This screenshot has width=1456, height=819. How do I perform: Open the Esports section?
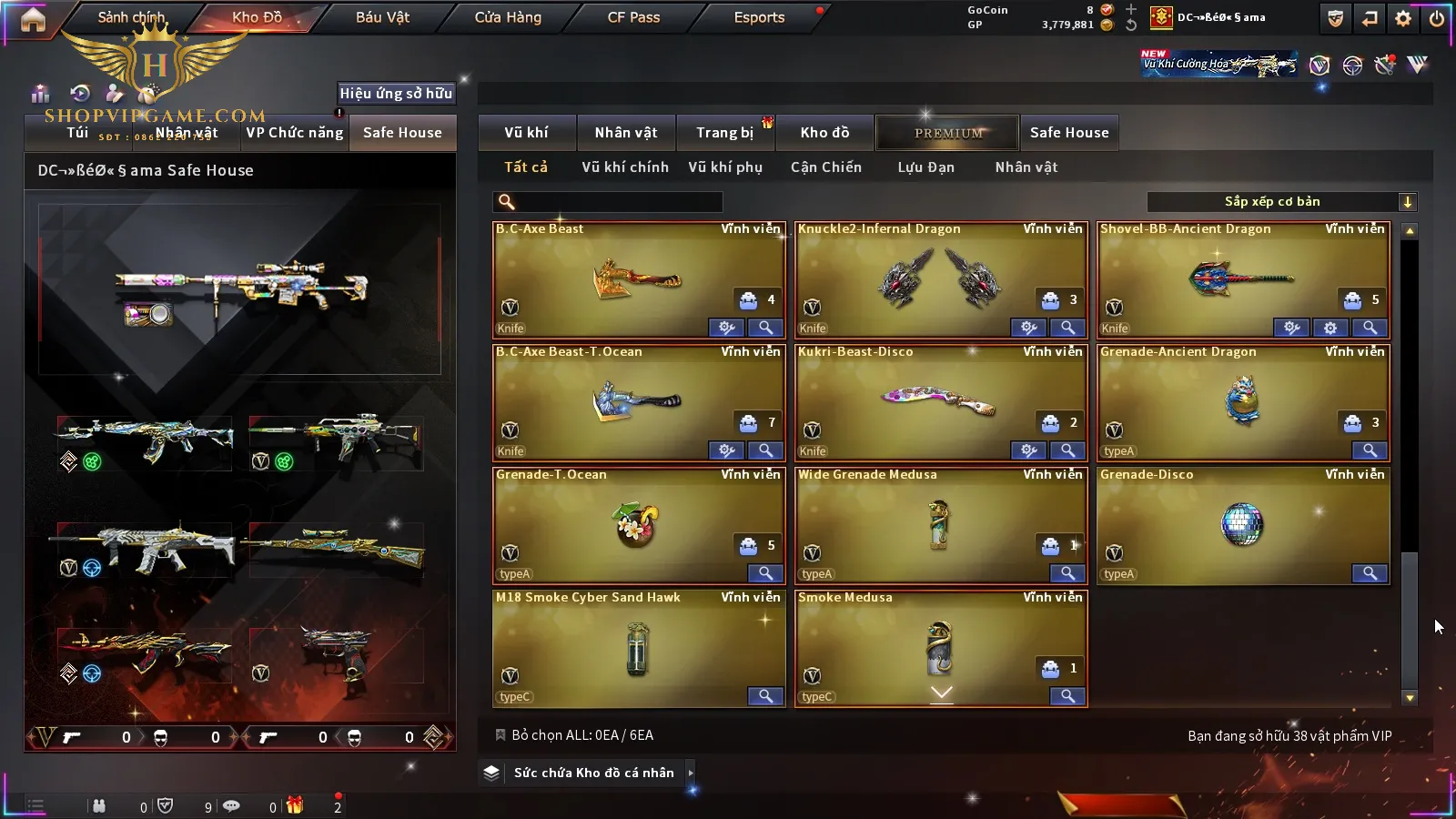click(x=759, y=17)
